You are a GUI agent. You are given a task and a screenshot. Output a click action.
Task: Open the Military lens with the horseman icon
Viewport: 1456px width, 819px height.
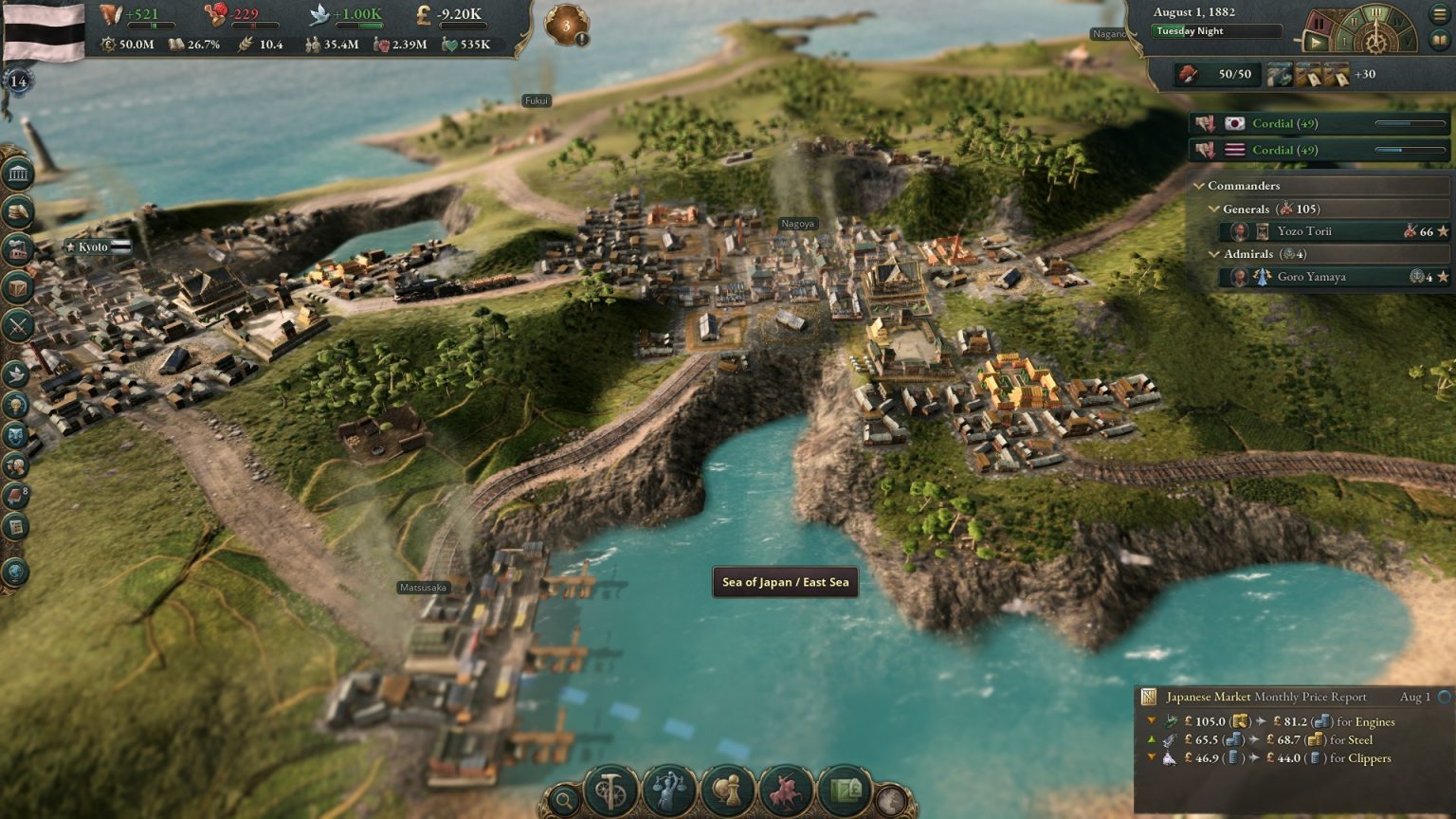point(787,790)
